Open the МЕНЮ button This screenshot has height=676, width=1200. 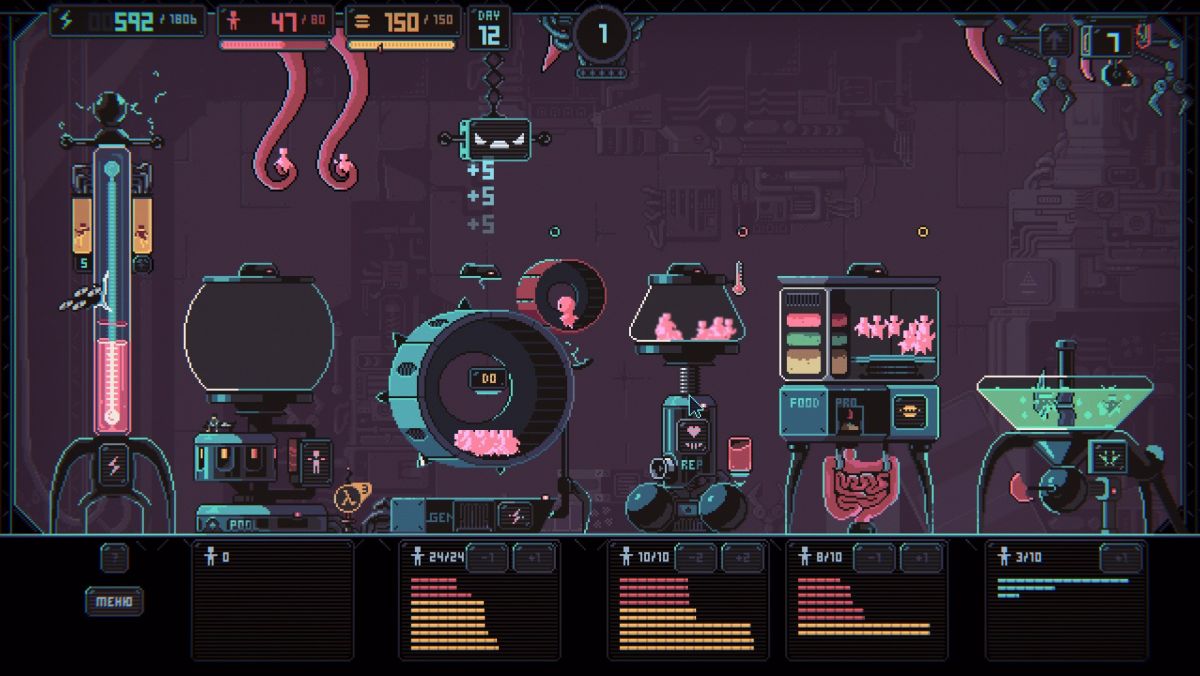[114, 601]
